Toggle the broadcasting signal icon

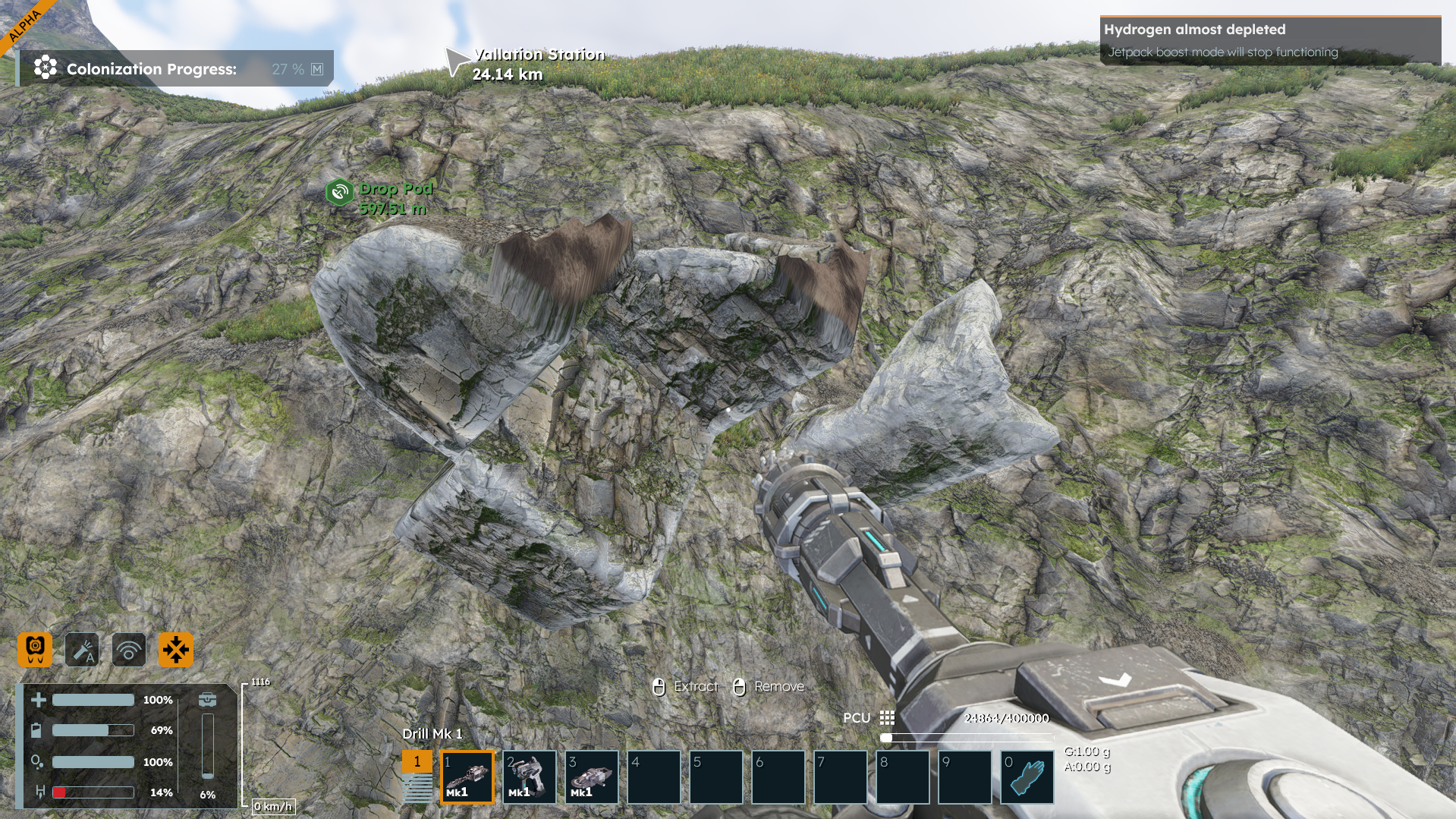point(129,650)
